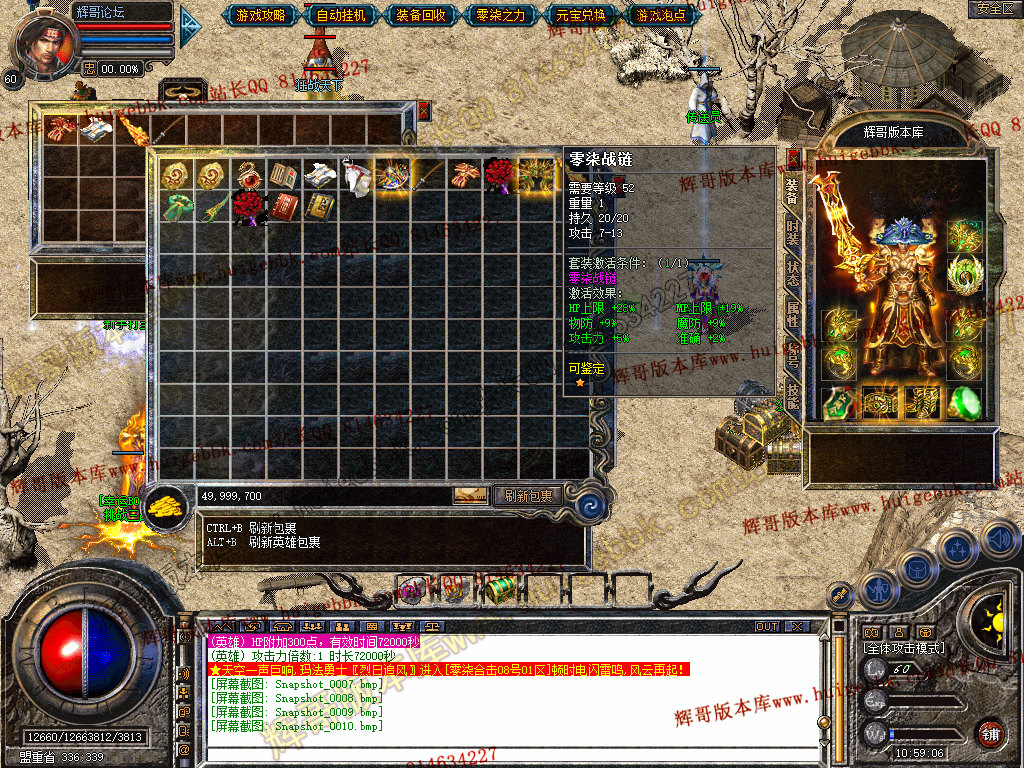1024x768 pixels.
Task: Close the small hero bag window
Action: 424,110
